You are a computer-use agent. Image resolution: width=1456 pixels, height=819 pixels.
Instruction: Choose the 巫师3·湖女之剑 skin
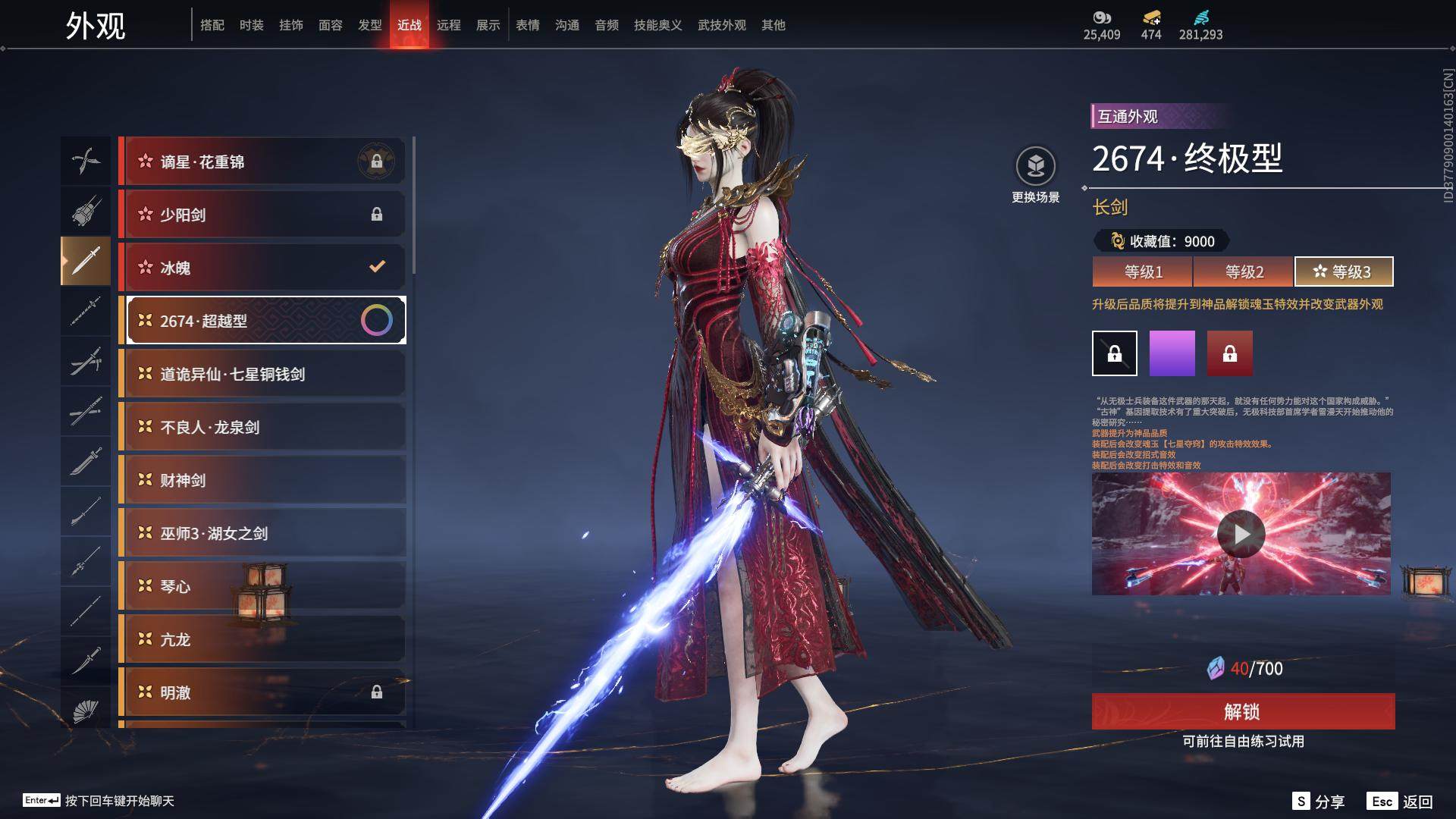tap(262, 533)
